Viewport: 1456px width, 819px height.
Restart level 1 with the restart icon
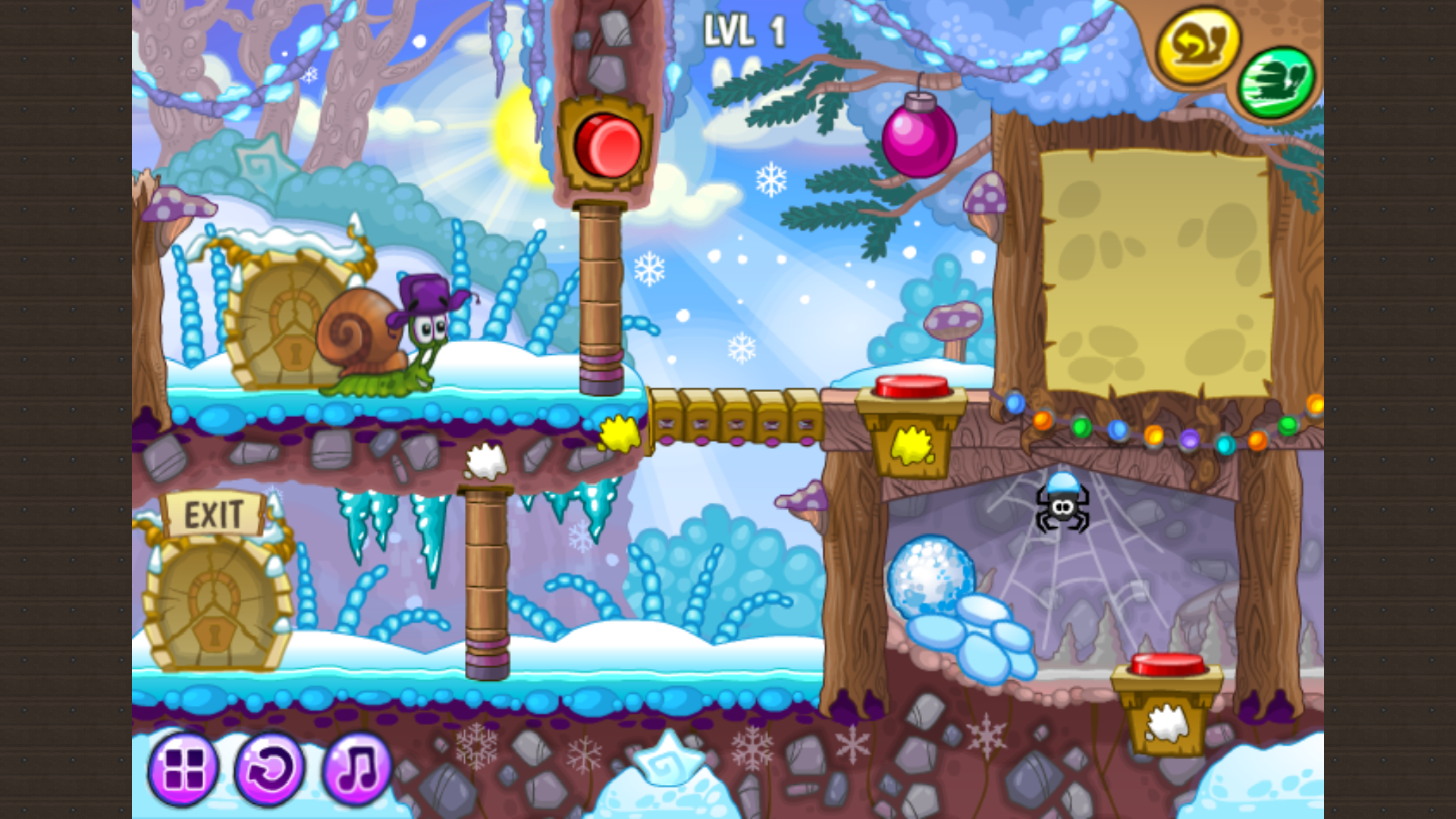(271, 769)
